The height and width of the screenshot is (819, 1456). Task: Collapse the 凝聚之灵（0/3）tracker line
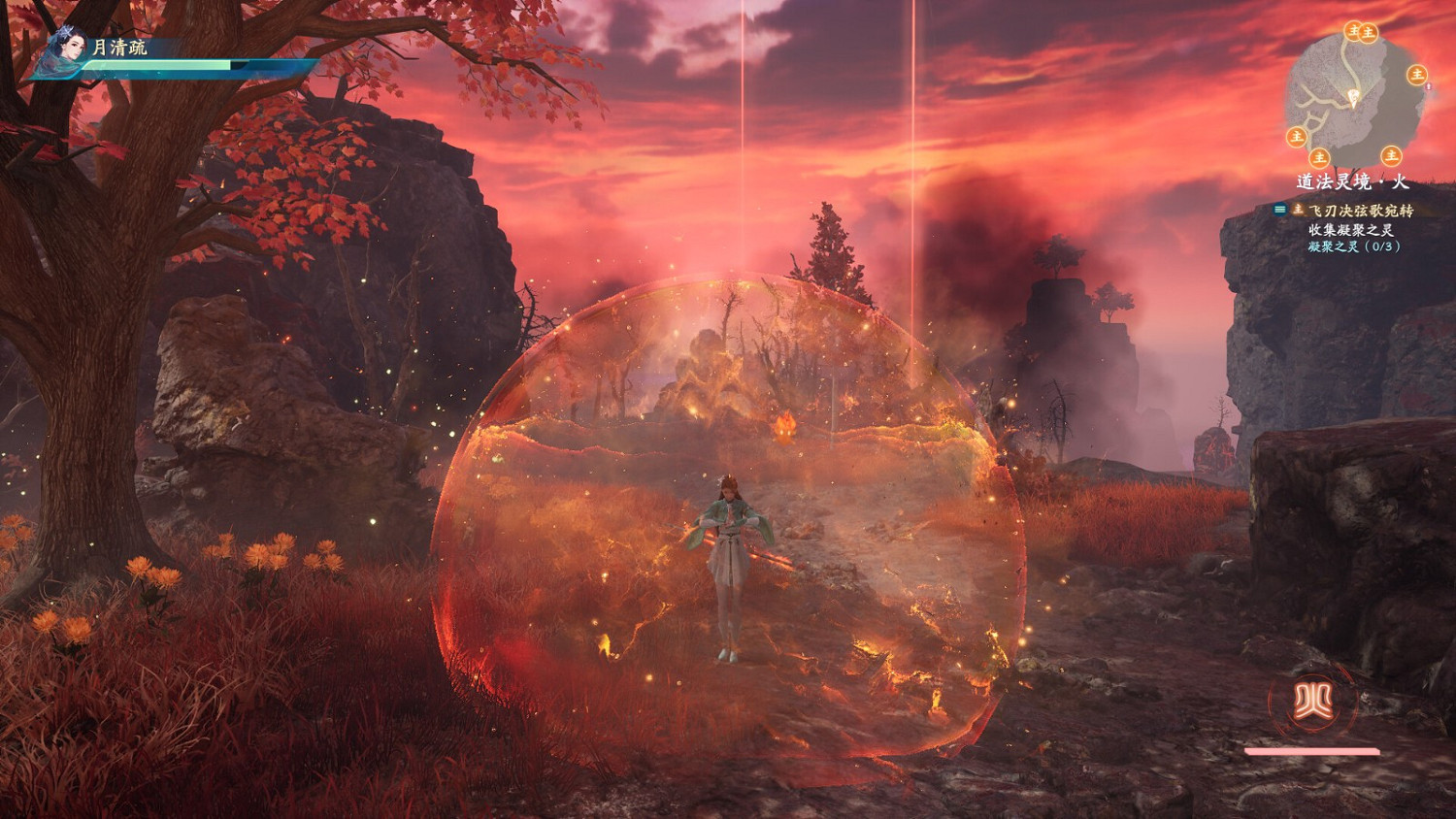point(1354,246)
